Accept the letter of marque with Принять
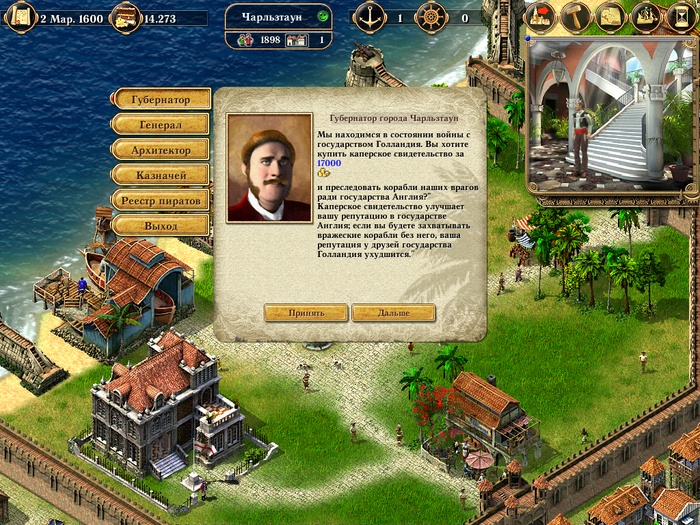 click(306, 313)
